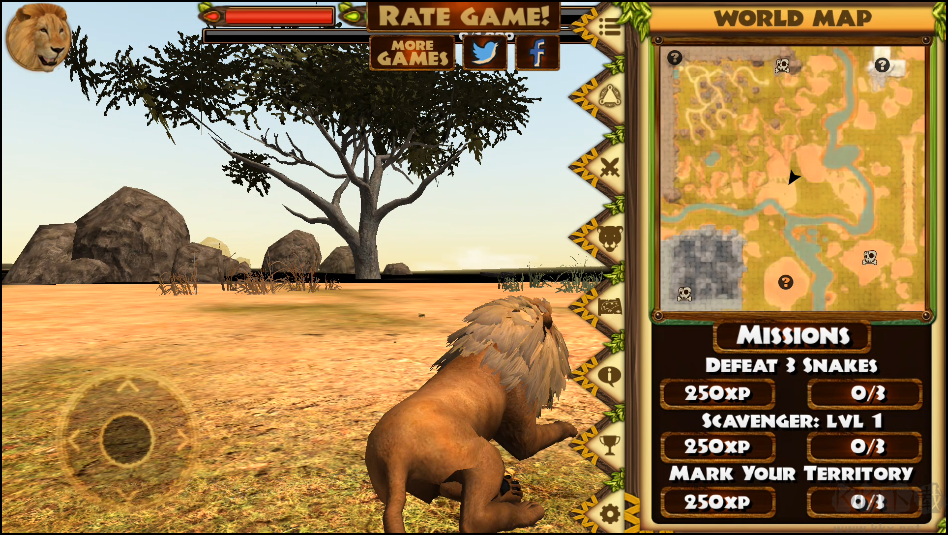The height and width of the screenshot is (535, 948).
Task: Open the Facebook button
Action: (537, 52)
